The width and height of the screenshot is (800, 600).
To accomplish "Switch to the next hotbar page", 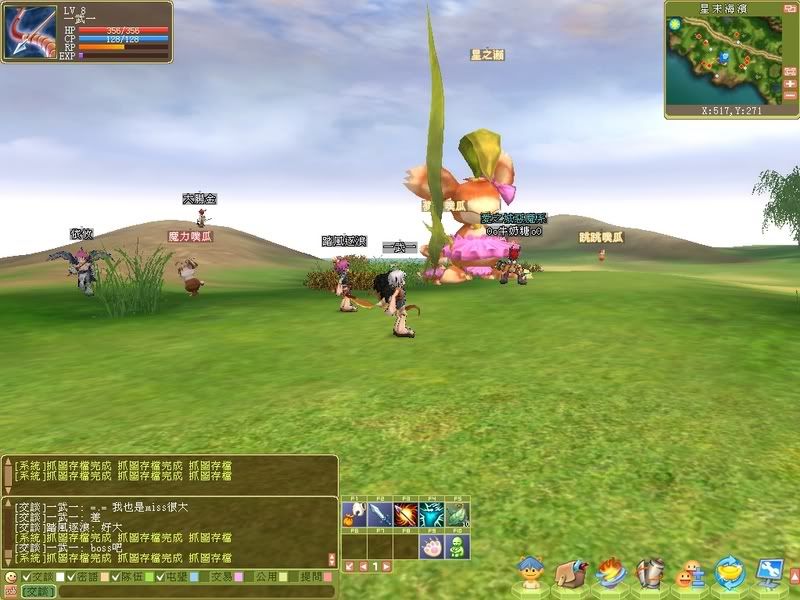I will tap(386, 566).
